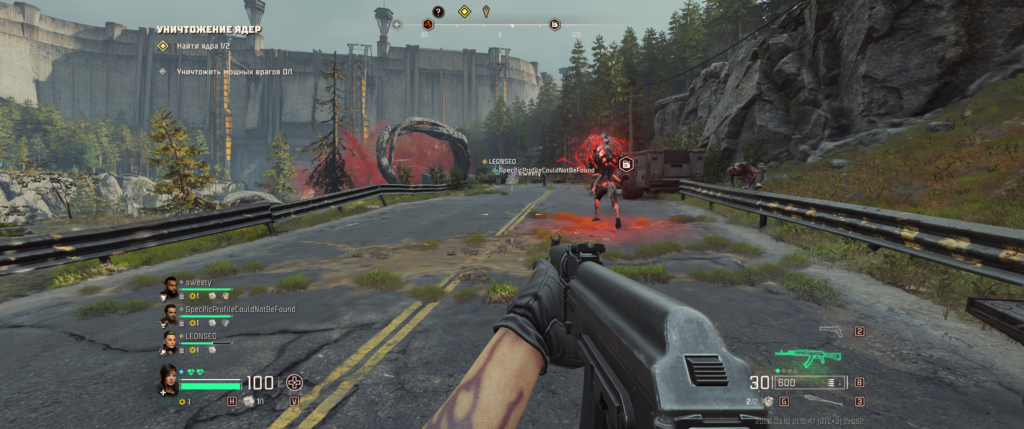Activate the crosshair ability icon
Image resolution: width=1024 pixels, height=429 pixels.
pyautogui.click(x=294, y=382)
